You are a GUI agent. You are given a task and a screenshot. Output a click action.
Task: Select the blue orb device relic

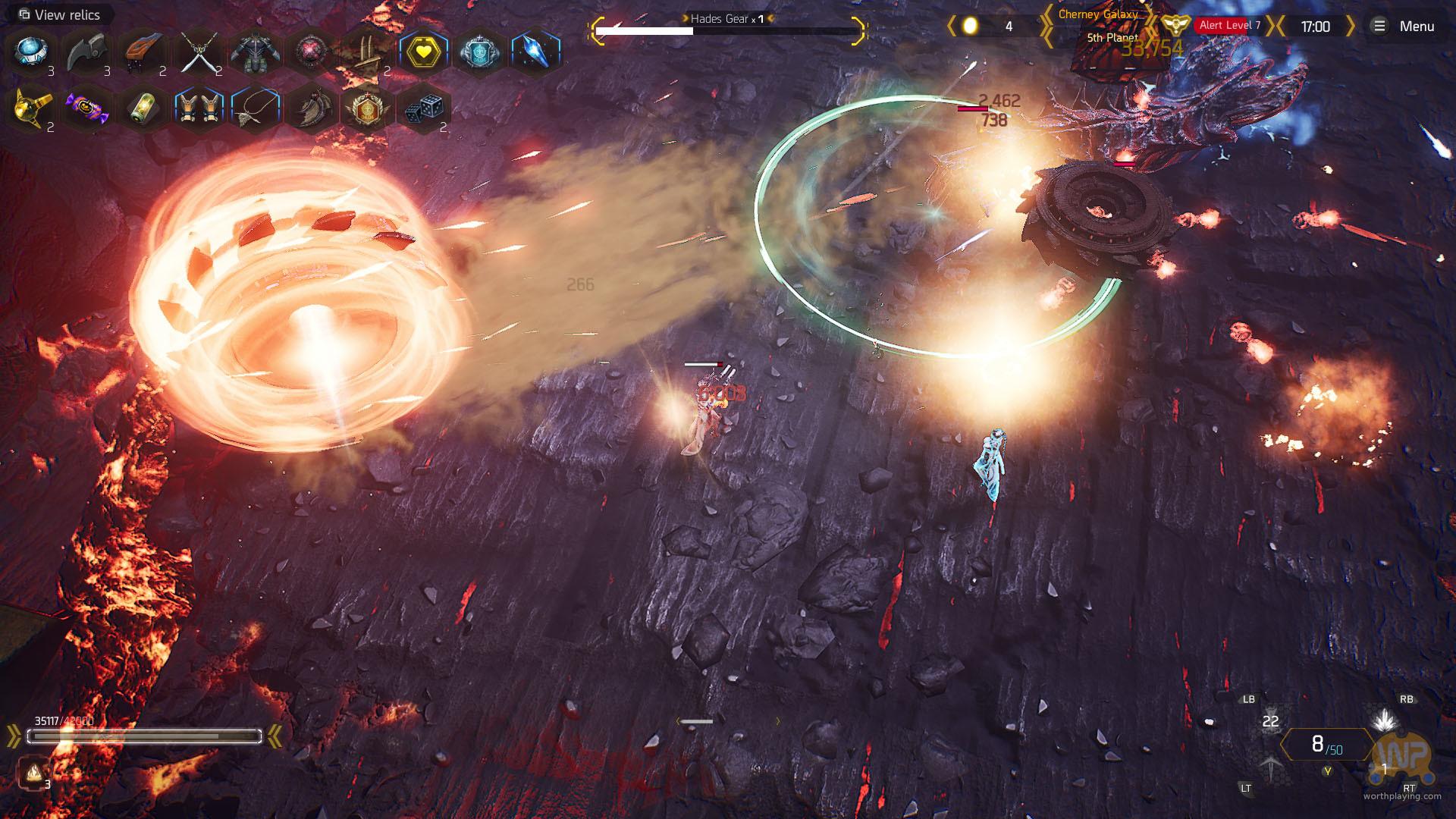click(x=30, y=52)
